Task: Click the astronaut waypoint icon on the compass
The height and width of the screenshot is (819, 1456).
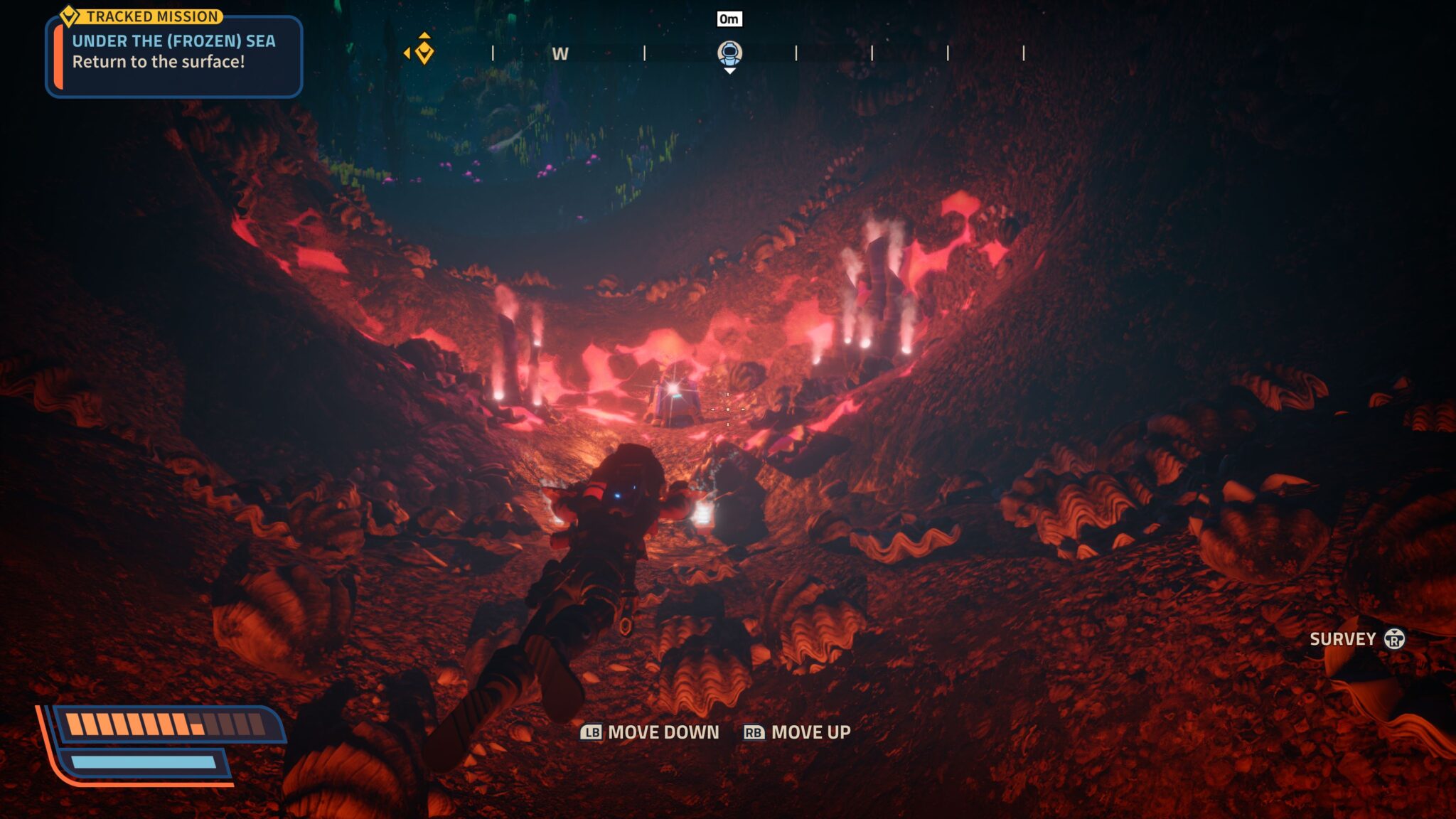Action: coord(729,52)
